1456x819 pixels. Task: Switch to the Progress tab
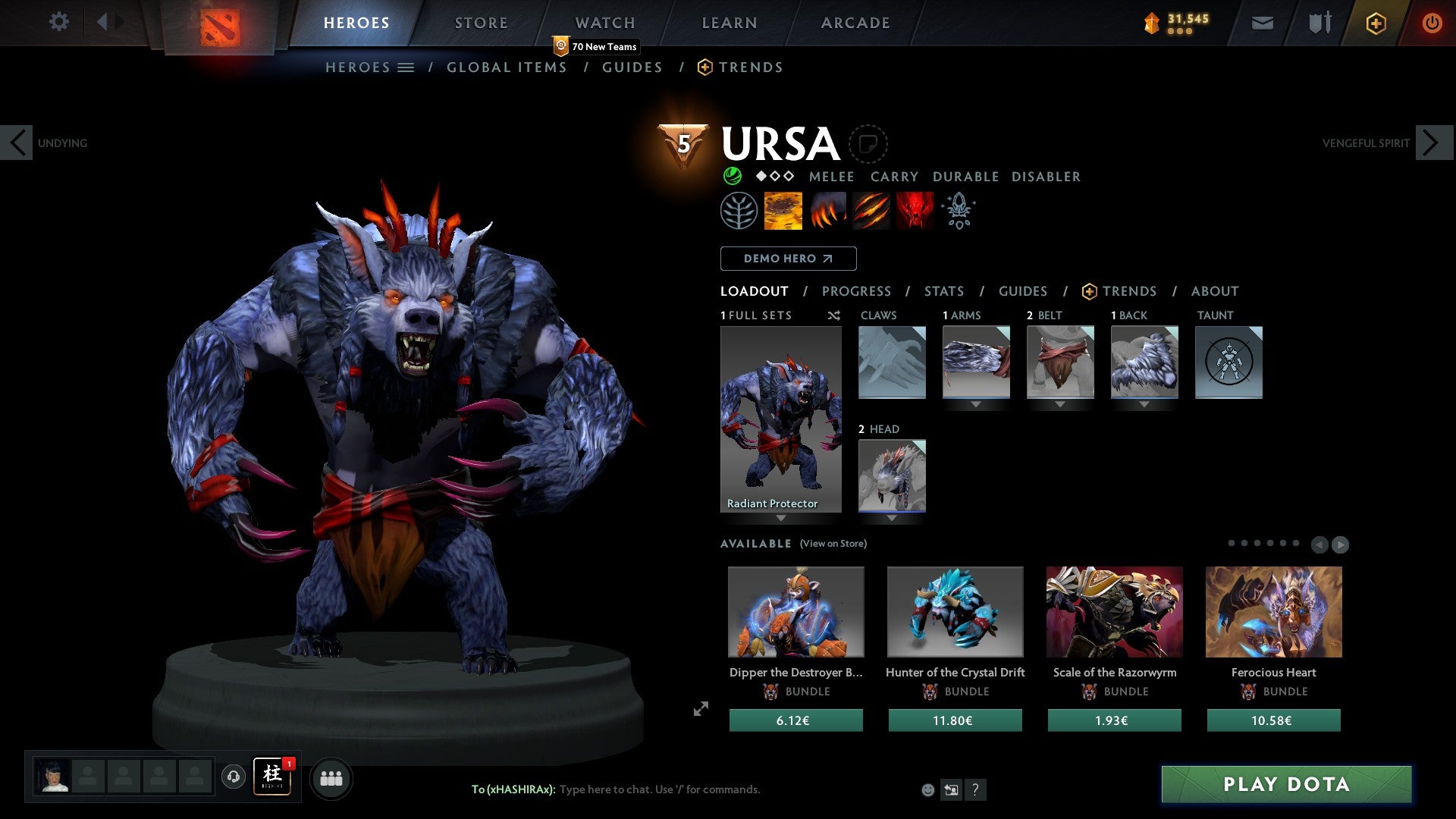pos(857,290)
